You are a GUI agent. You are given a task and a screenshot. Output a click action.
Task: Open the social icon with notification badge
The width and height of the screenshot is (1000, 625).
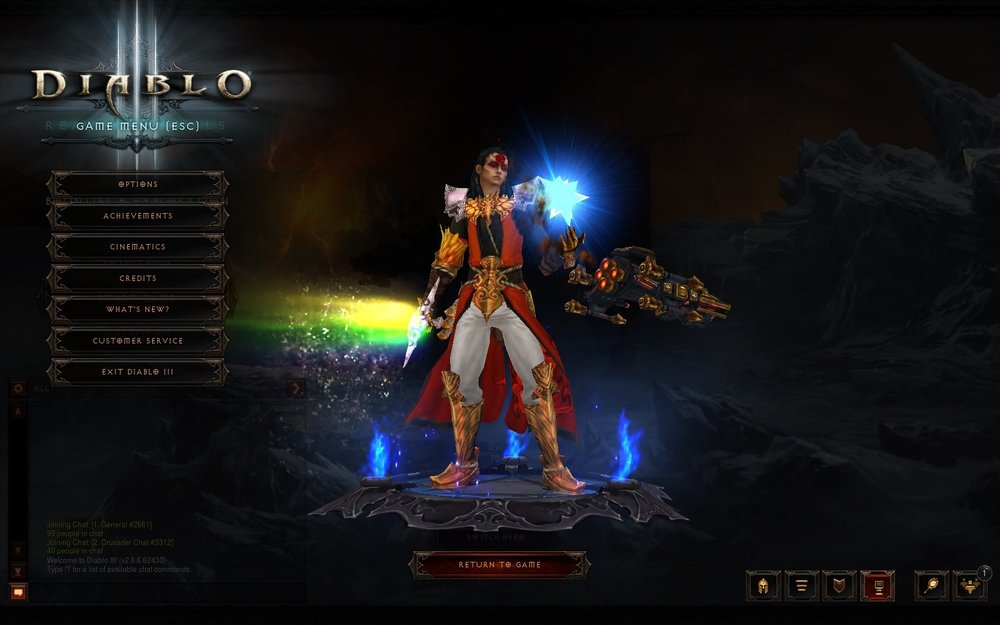tap(969, 586)
